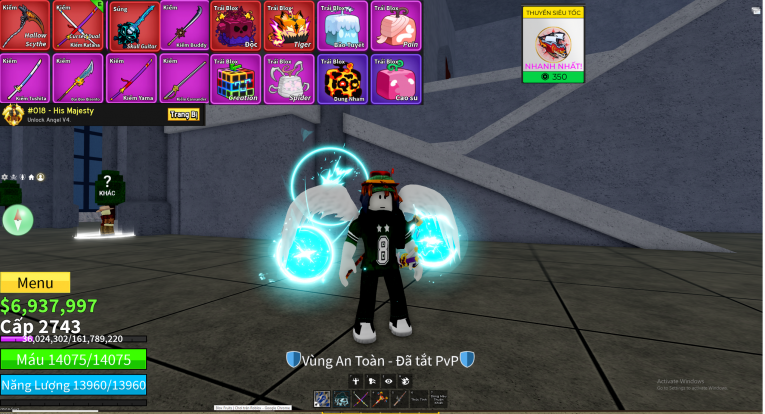
Task: Select the Creation blox fruit cube
Action: point(236,78)
